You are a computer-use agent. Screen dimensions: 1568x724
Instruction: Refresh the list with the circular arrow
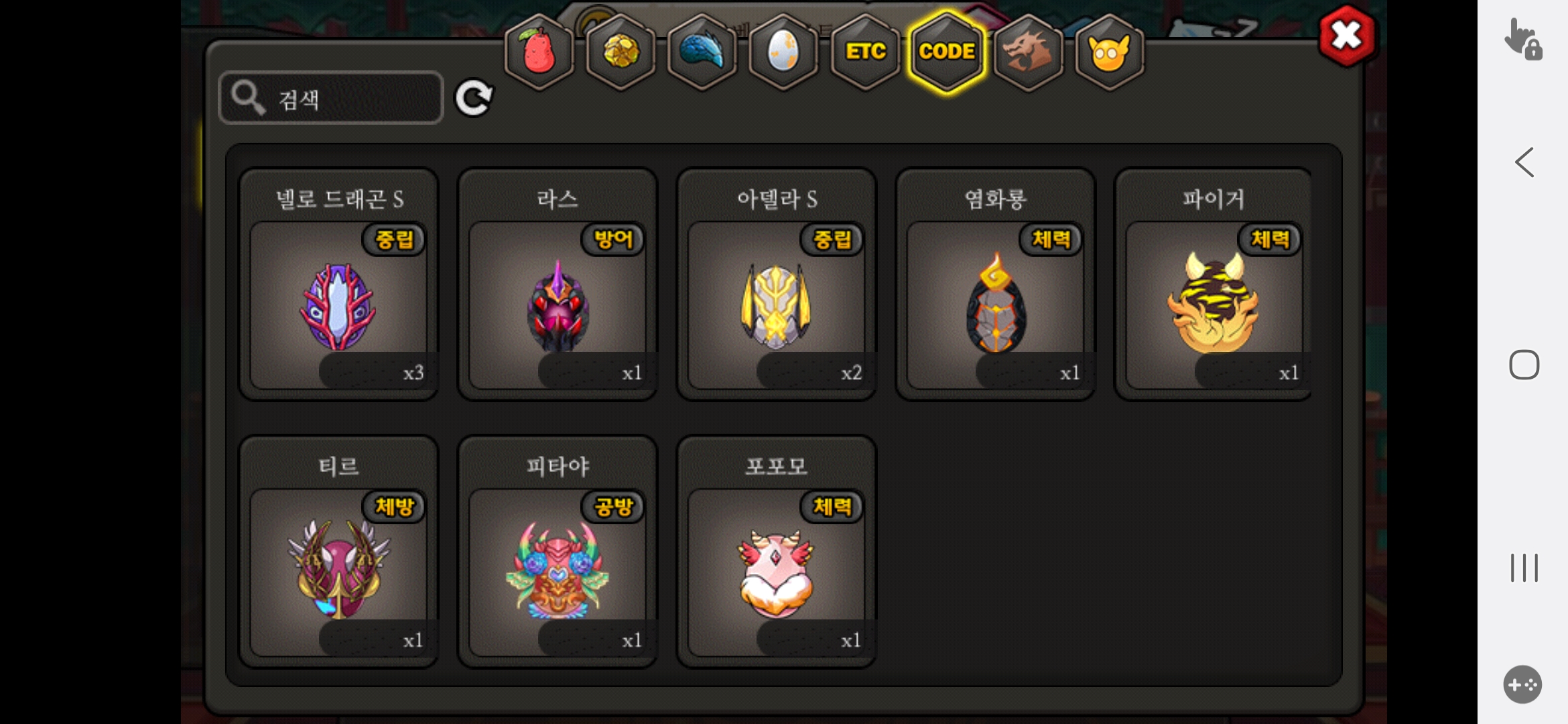[474, 99]
